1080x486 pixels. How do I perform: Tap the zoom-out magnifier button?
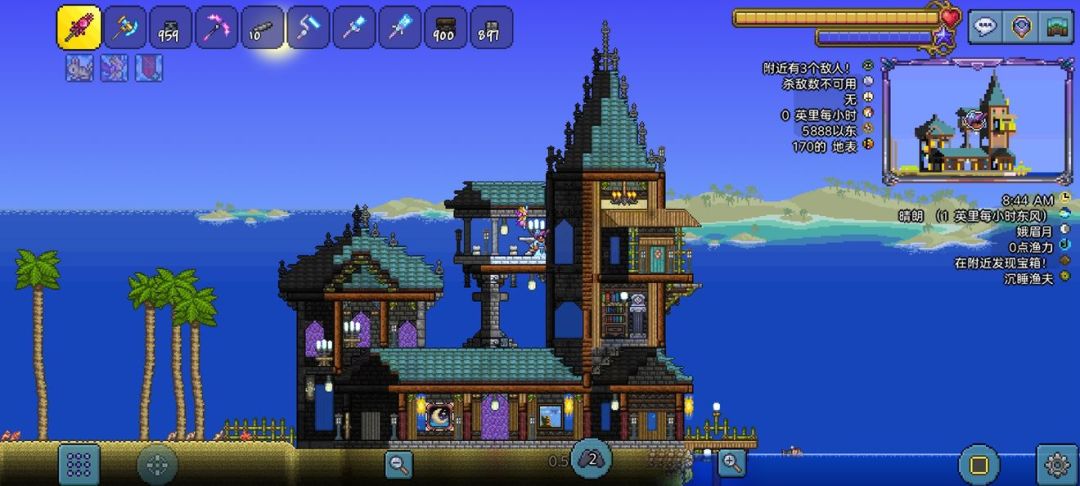pyautogui.click(x=399, y=463)
